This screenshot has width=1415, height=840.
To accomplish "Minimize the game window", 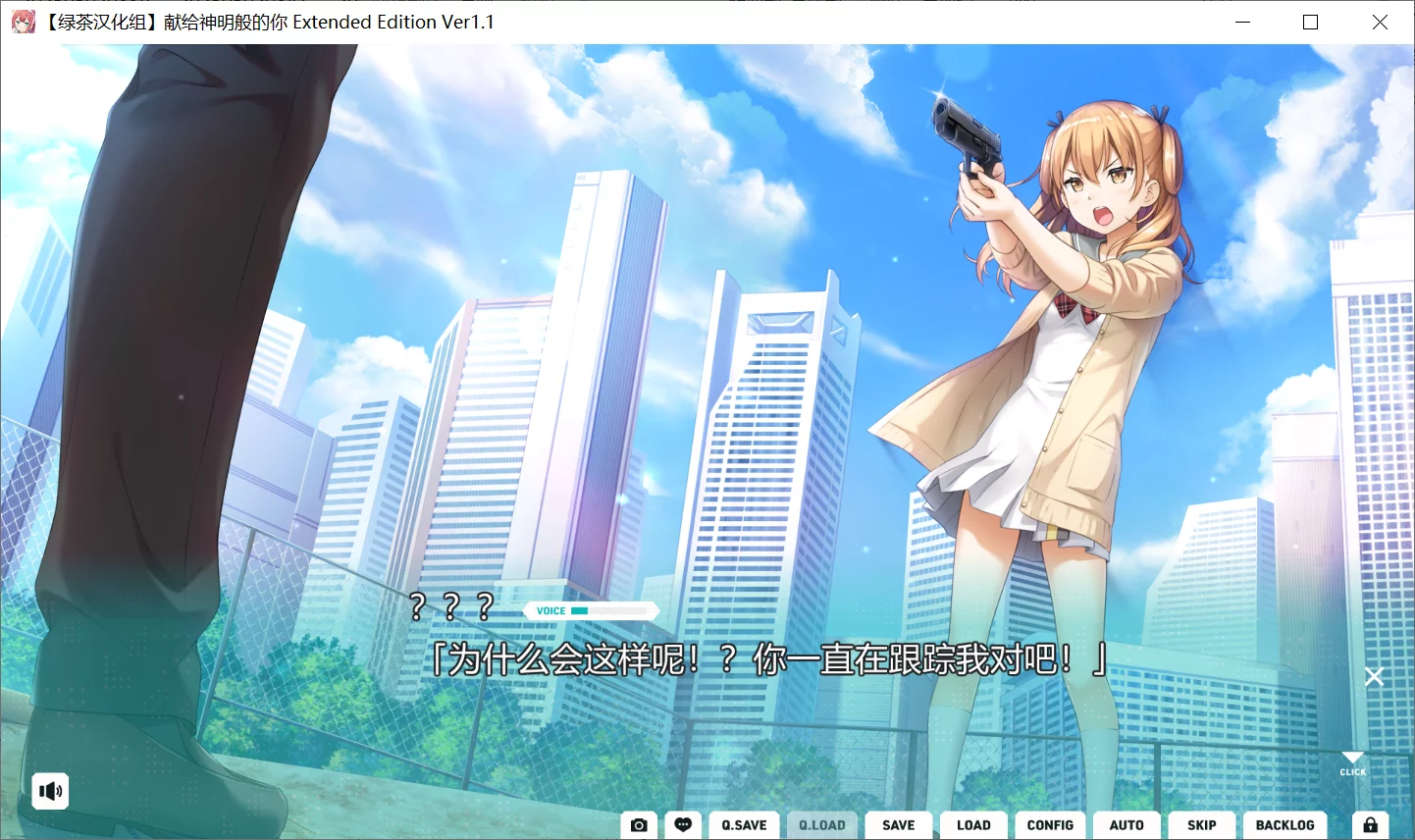I will tap(1242, 22).
